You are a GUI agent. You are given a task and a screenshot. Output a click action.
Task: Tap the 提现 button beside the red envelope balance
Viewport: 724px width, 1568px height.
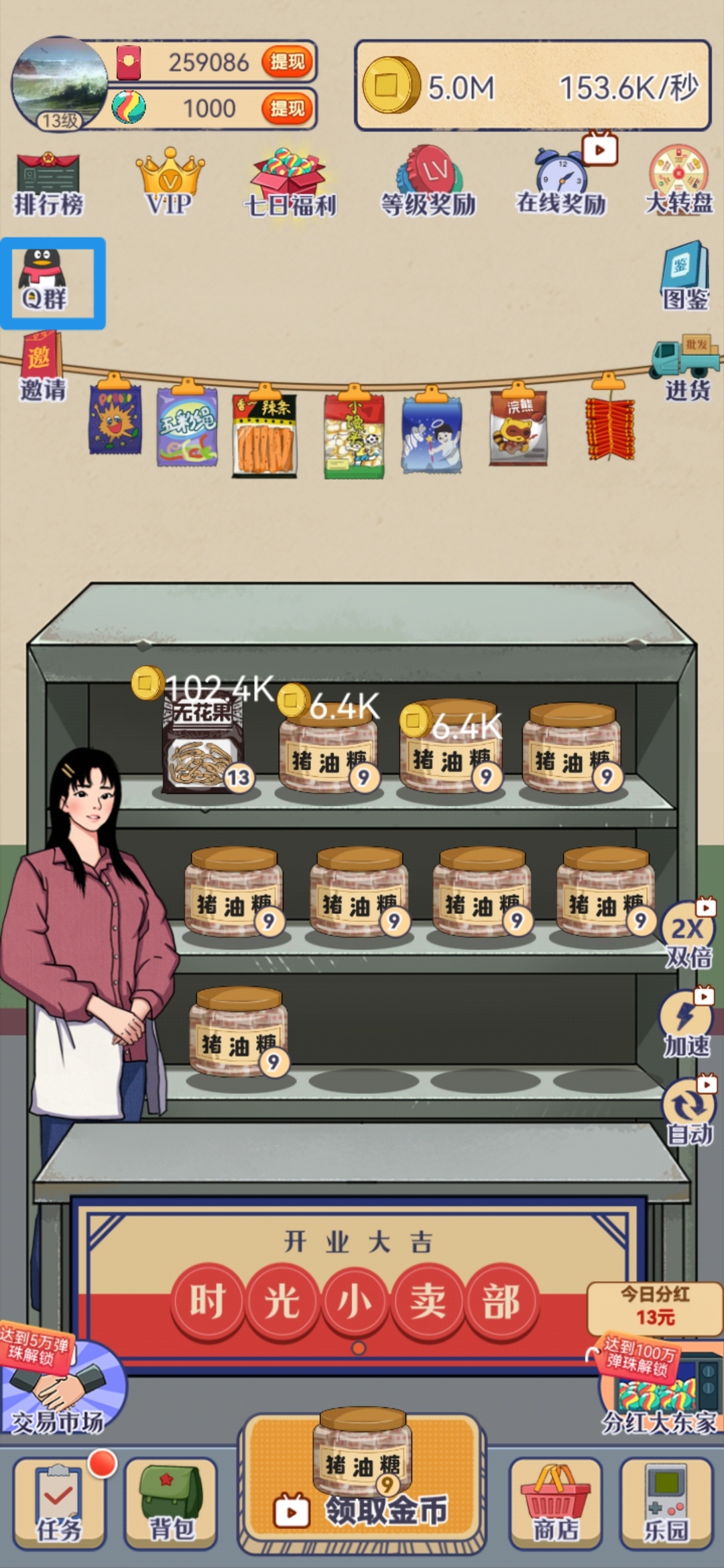pyautogui.click(x=287, y=62)
